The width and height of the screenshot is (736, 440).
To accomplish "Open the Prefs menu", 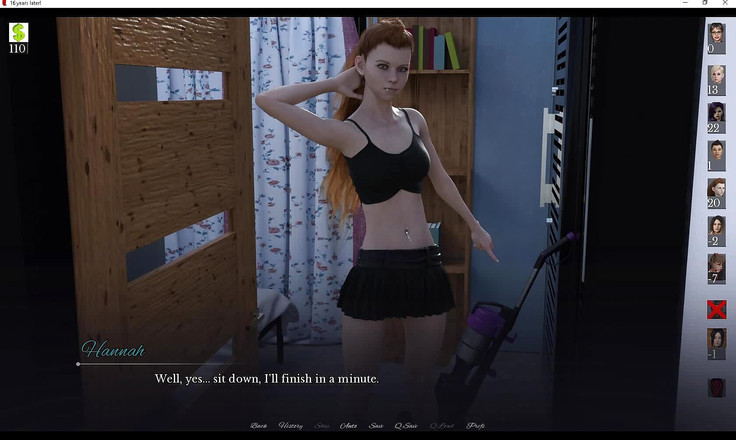I will coord(476,426).
